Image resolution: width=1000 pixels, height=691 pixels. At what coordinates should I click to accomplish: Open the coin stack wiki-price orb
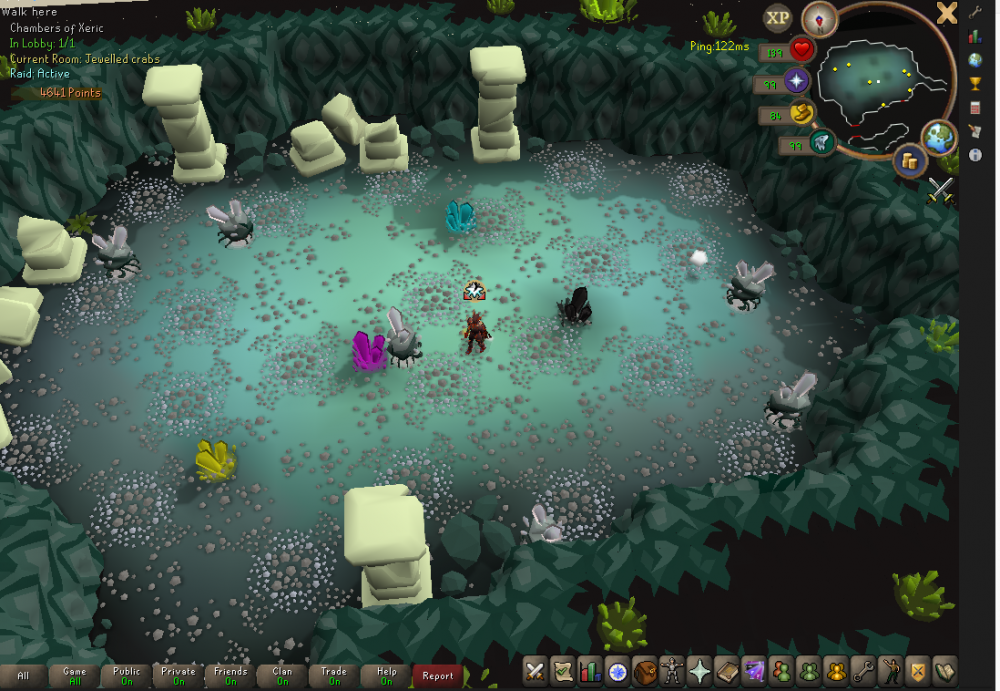[910, 160]
